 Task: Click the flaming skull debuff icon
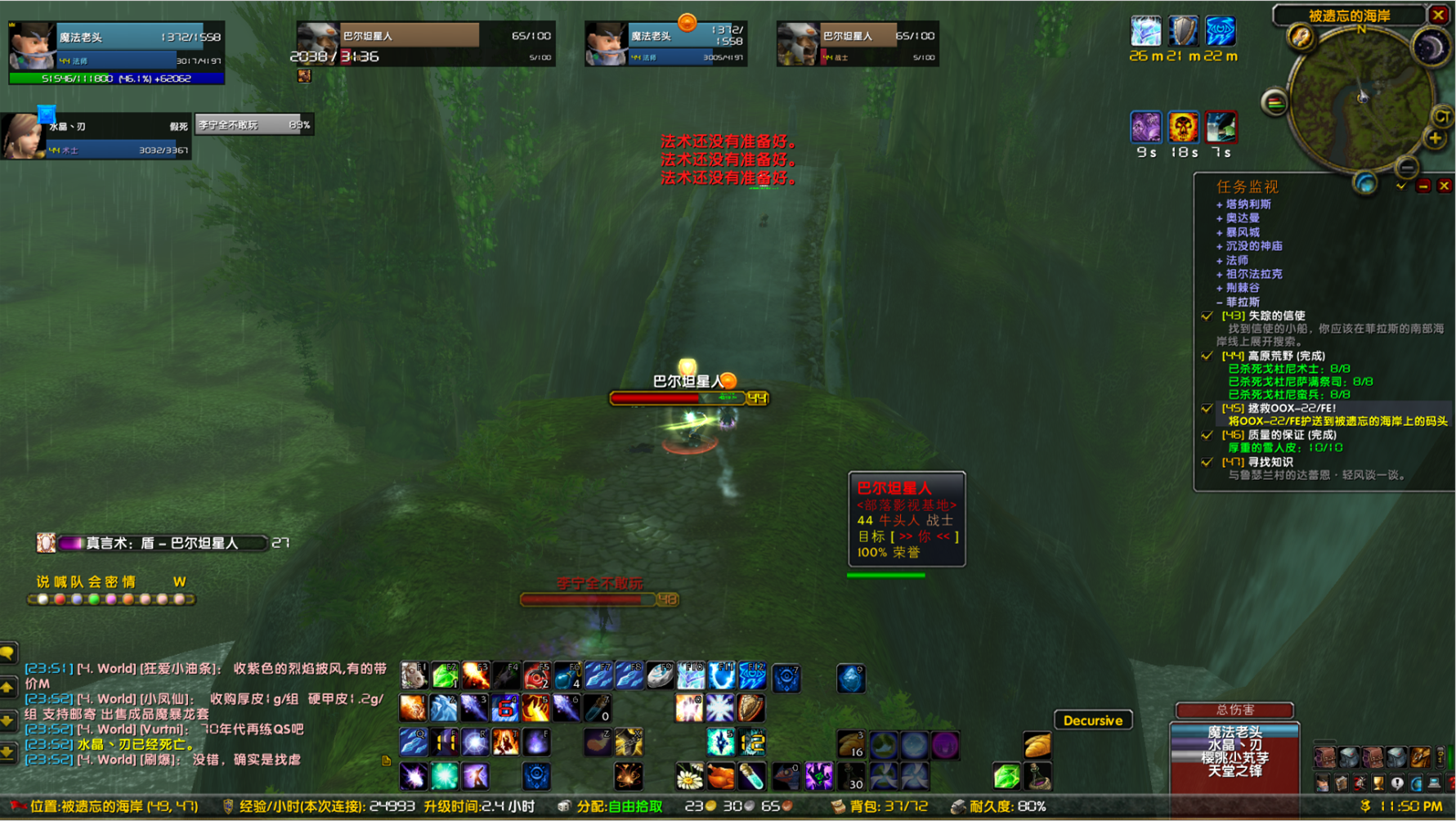pyautogui.click(x=1182, y=128)
